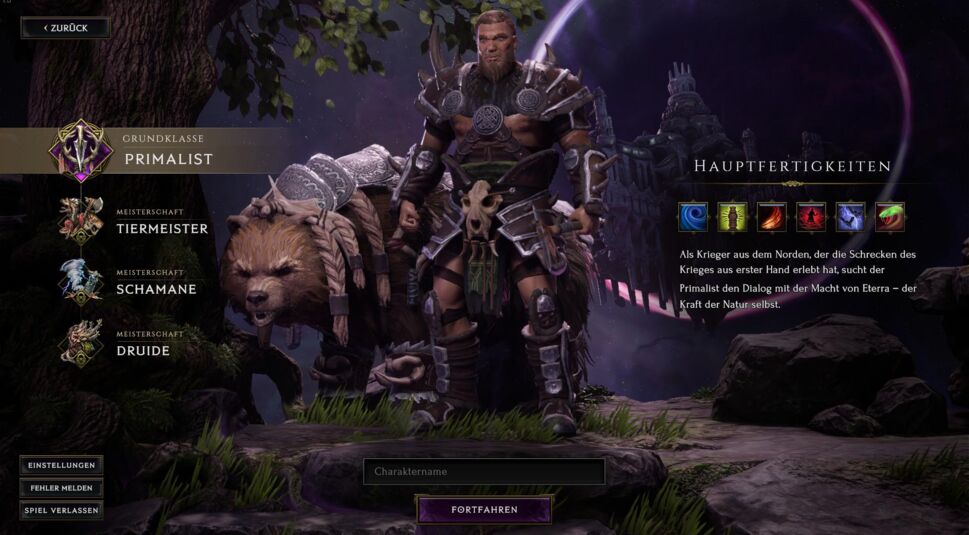Open the Einstellungen settings

tap(61, 465)
